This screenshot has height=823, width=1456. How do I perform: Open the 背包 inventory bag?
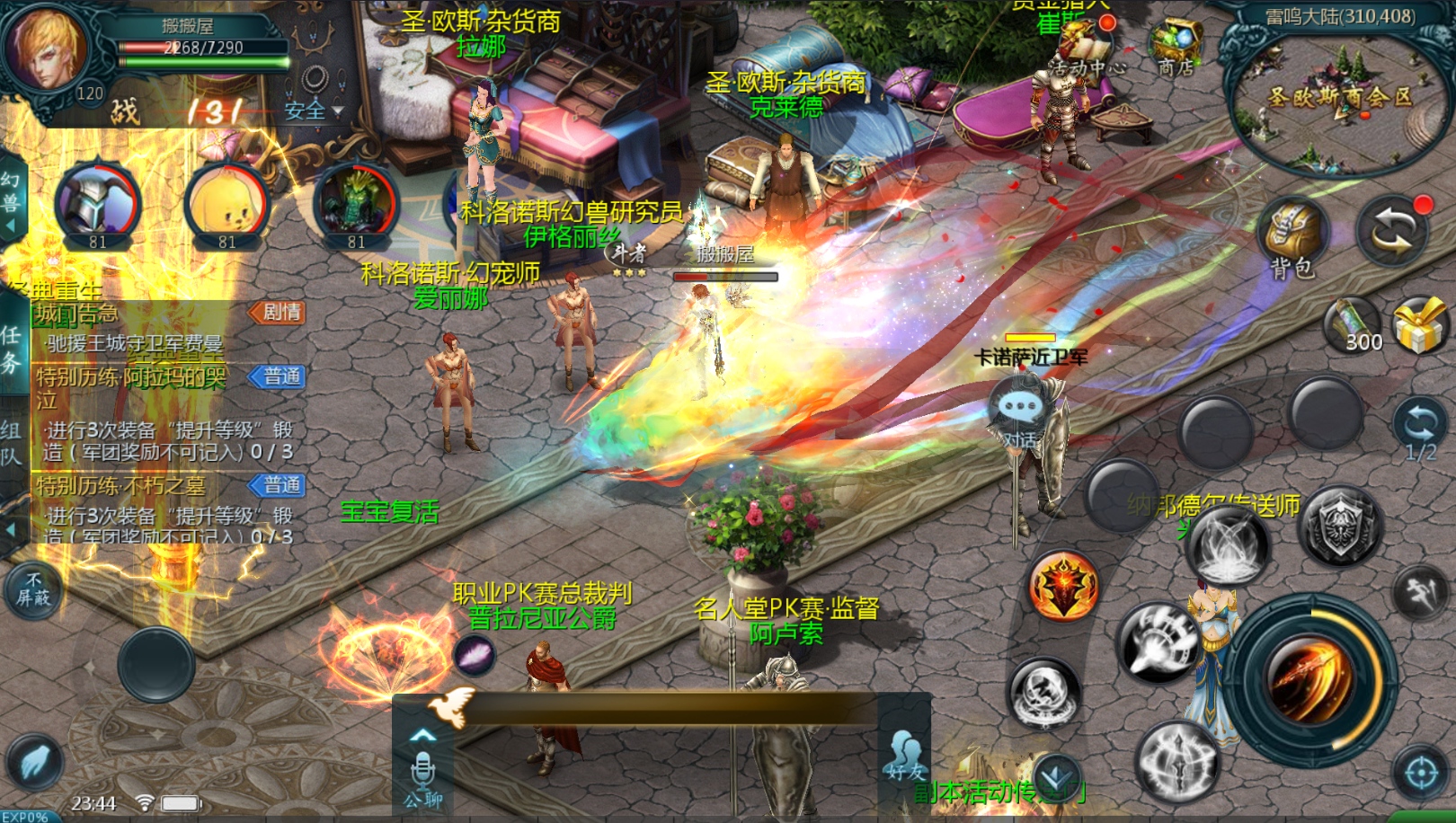[x=1294, y=239]
